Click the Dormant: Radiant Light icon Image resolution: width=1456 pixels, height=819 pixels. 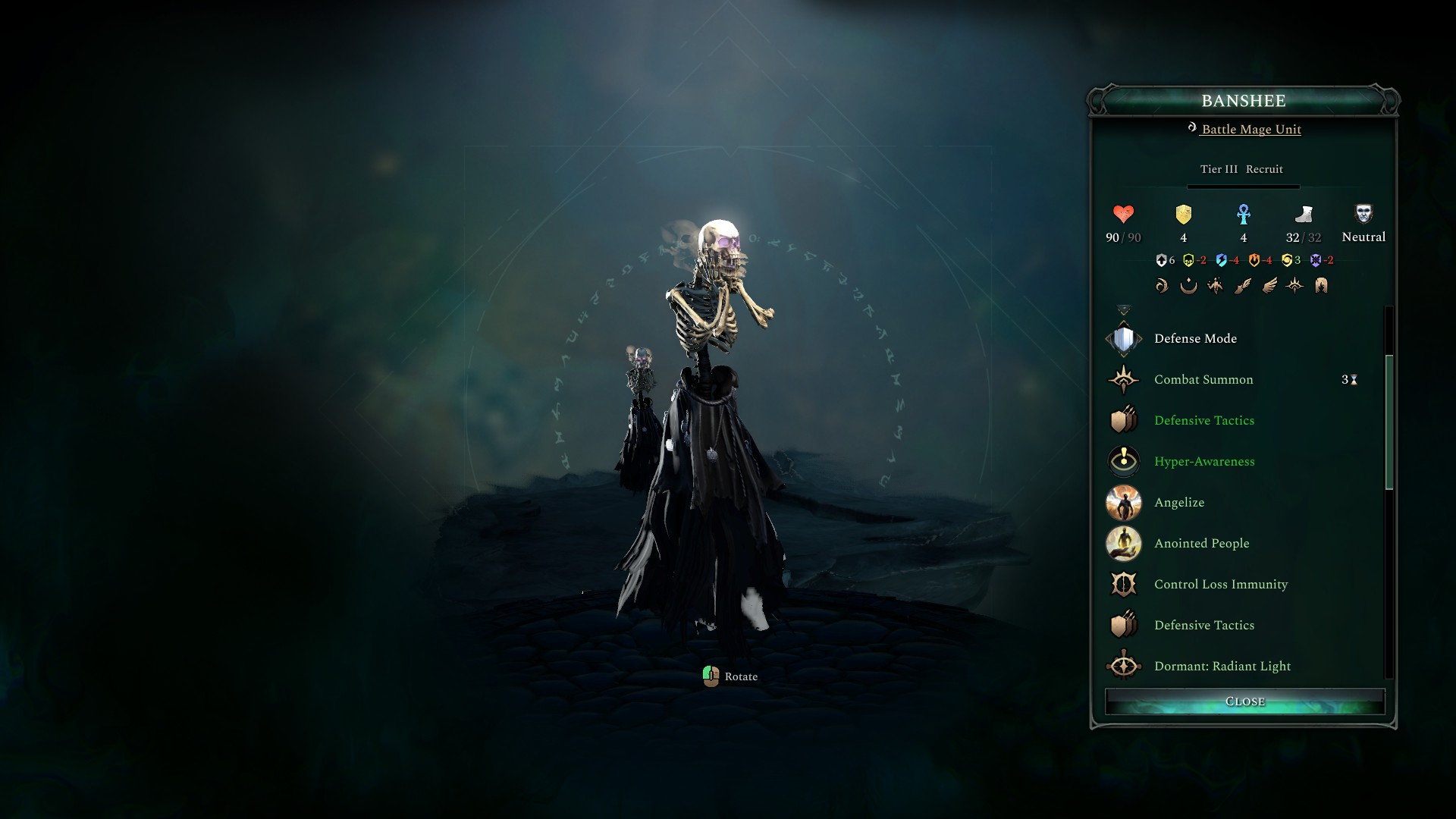click(x=1123, y=666)
